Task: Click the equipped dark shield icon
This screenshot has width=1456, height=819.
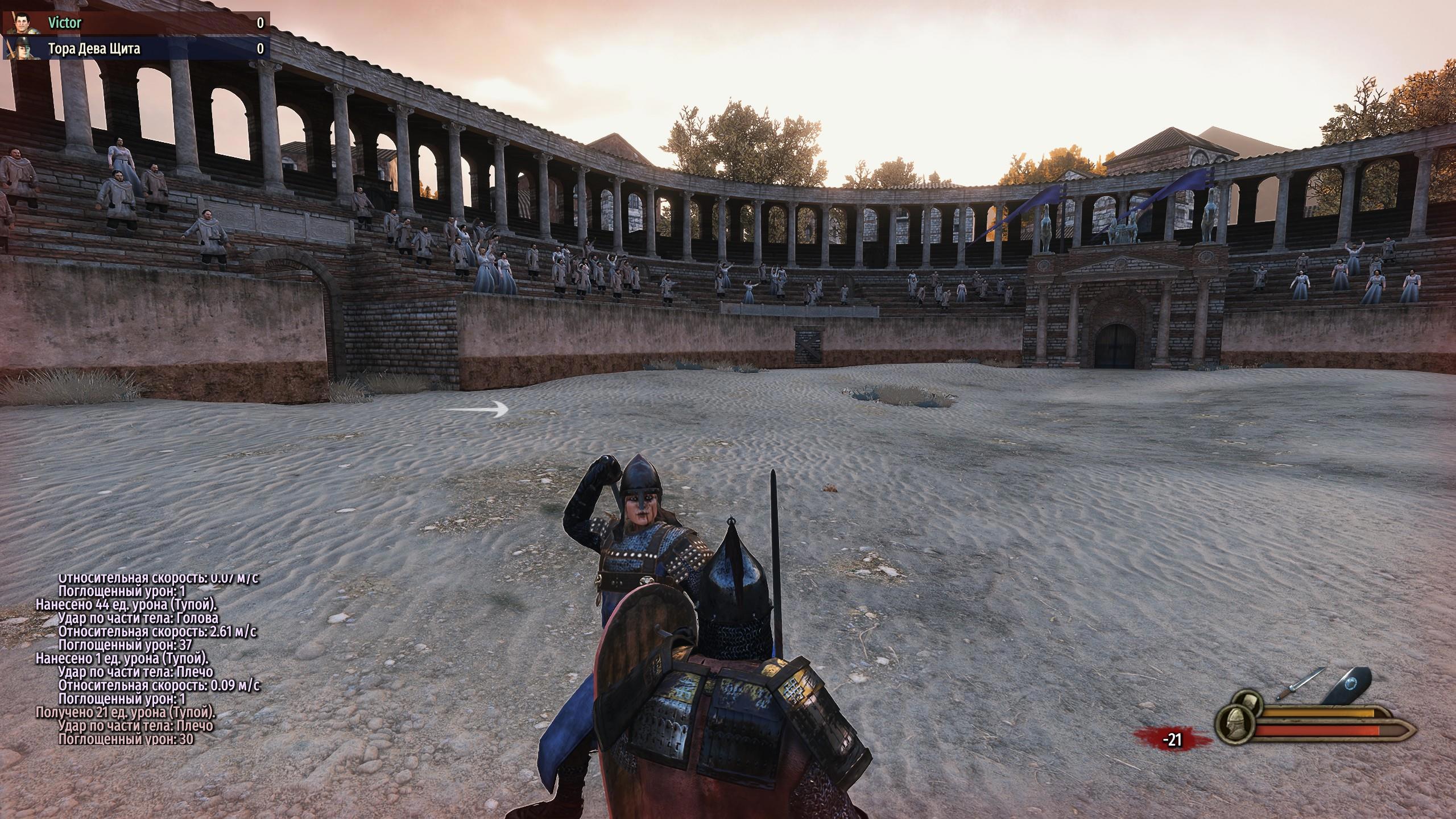Action: (1349, 700)
